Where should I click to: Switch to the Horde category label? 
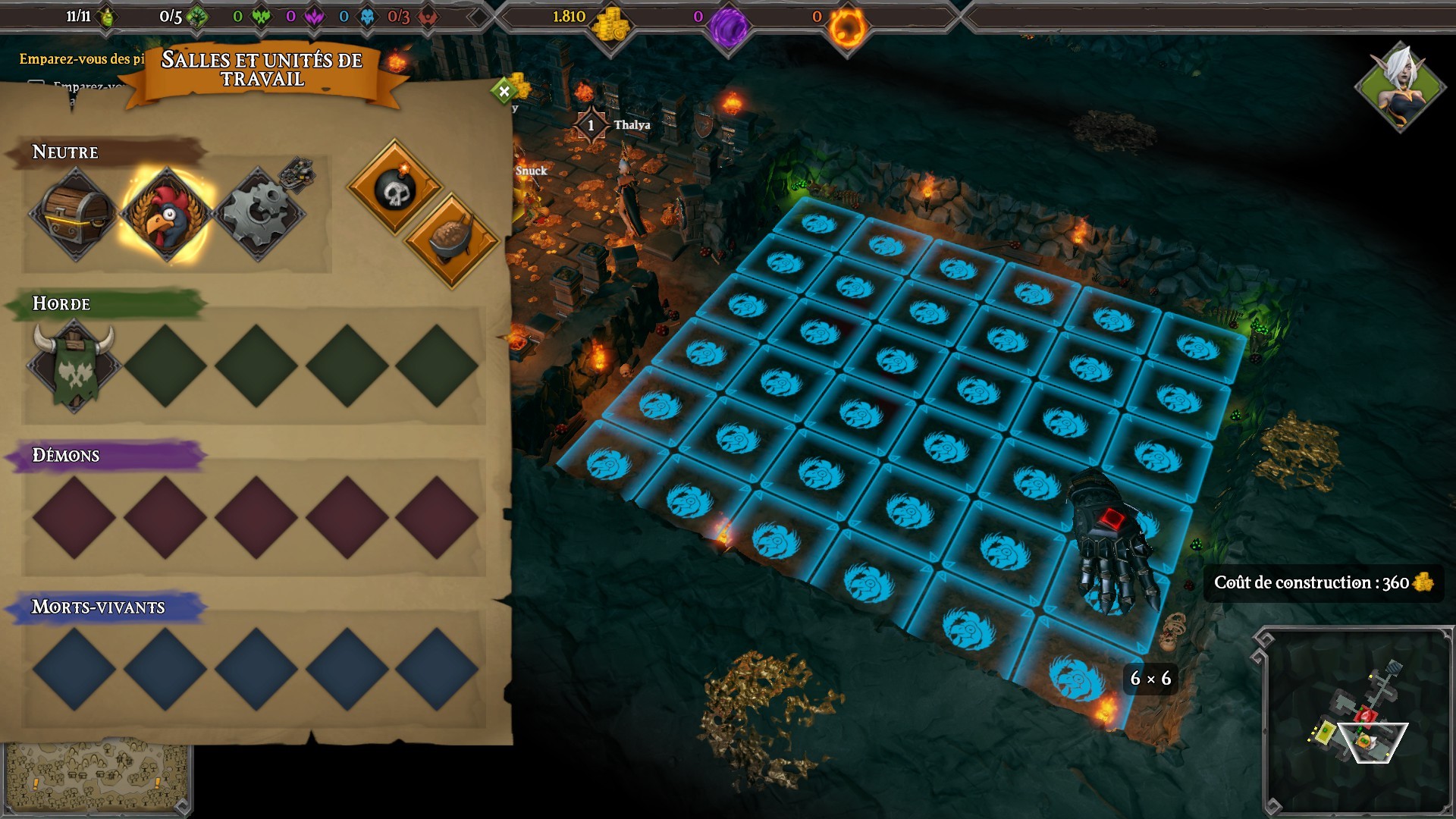pos(60,303)
